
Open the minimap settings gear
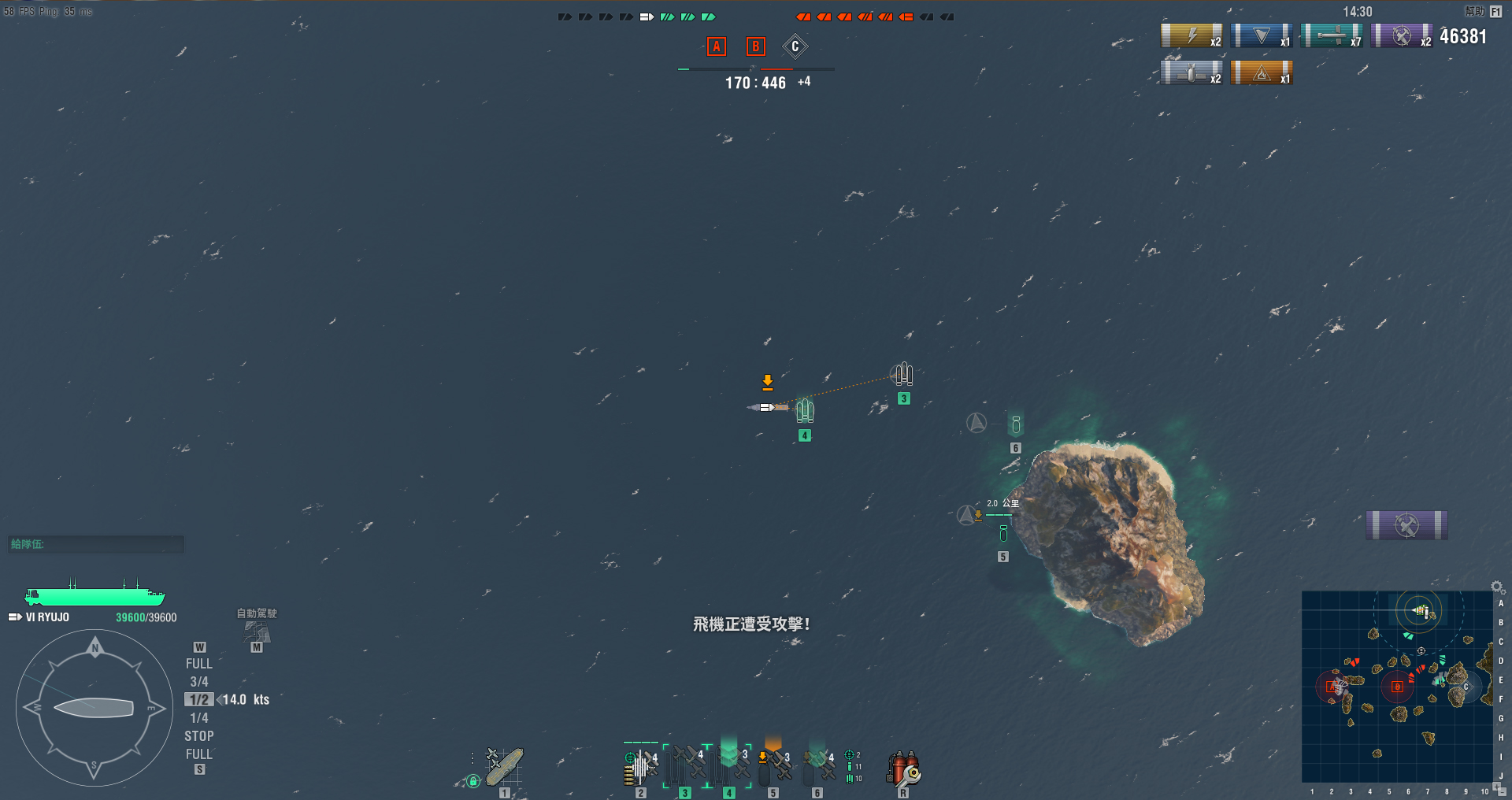pyautogui.click(x=1497, y=587)
